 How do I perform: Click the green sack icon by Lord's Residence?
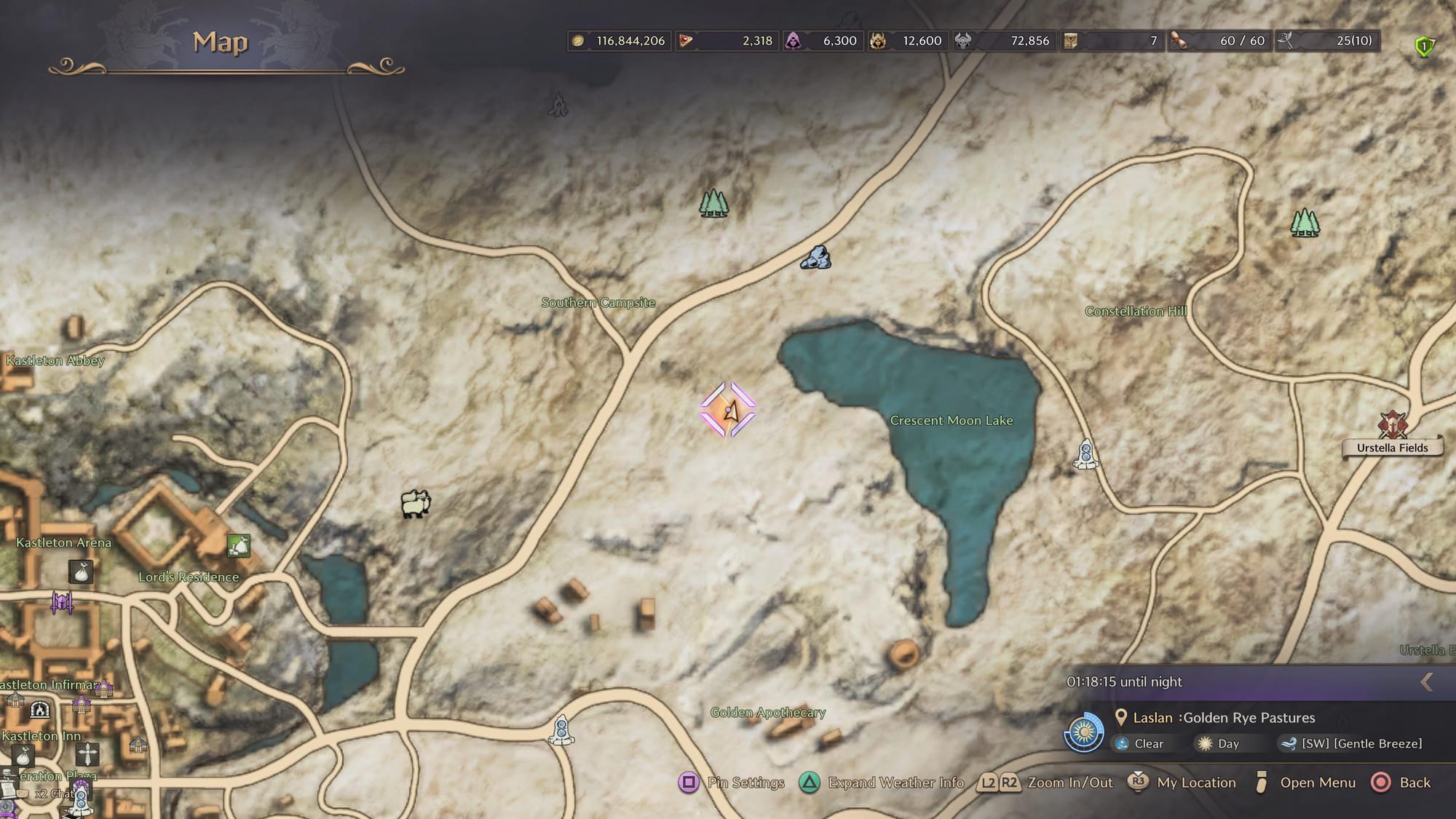pos(239,545)
